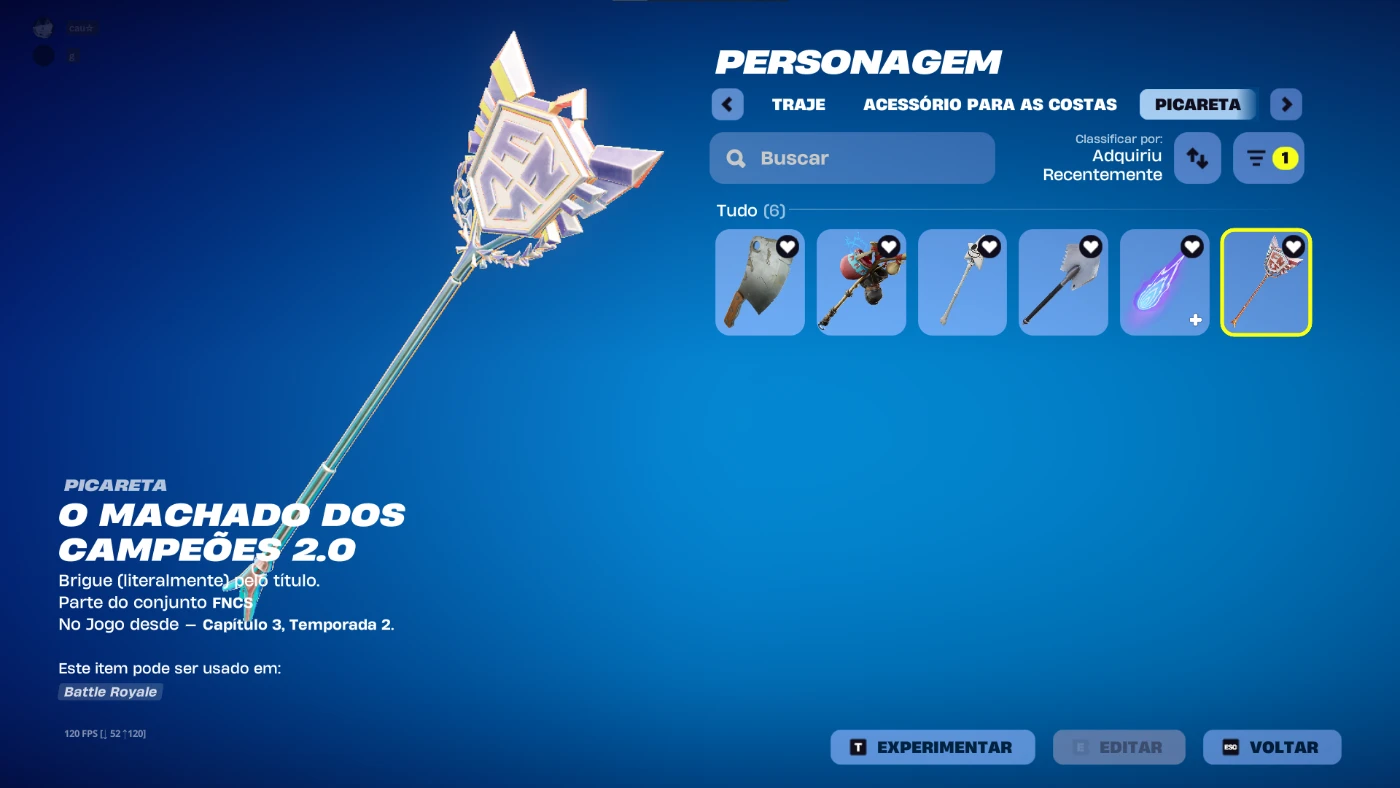This screenshot has height=788, width=1400.
Task: Click the Buscar search field
Action: pyautogui.click(x=852, y=158)
